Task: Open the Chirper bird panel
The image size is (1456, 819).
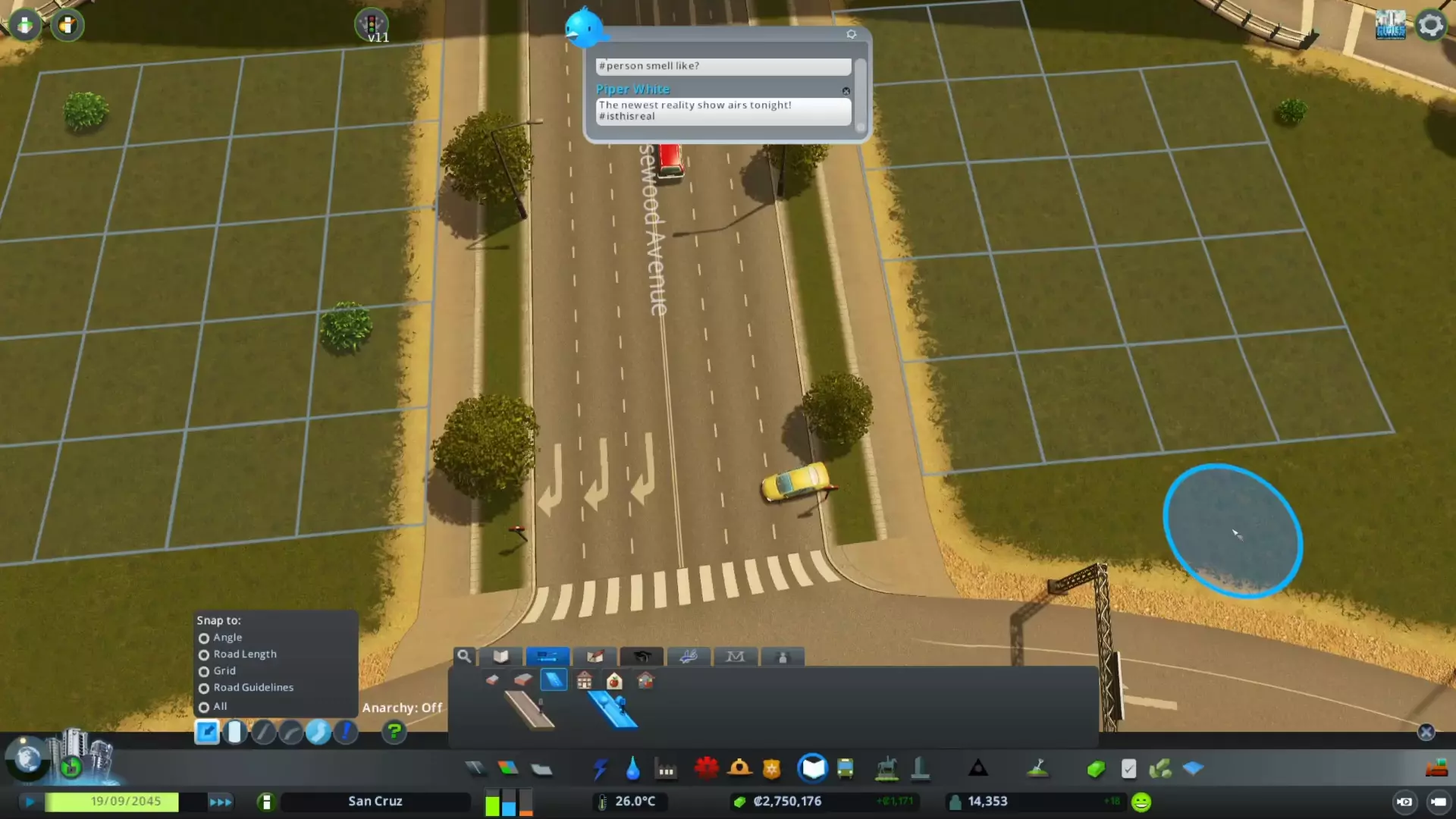Action: pos(584,29)
